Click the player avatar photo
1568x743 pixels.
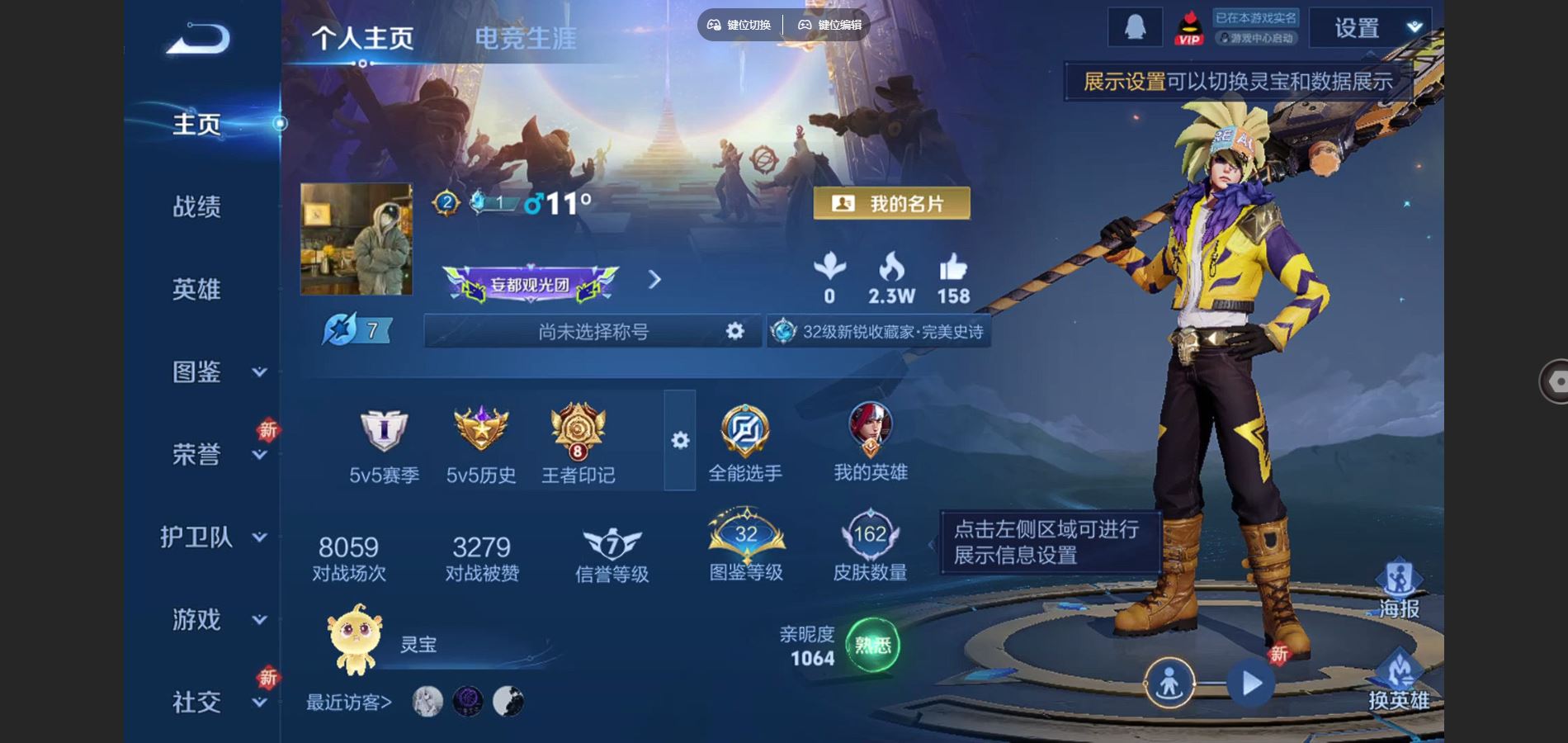point(356,239)
